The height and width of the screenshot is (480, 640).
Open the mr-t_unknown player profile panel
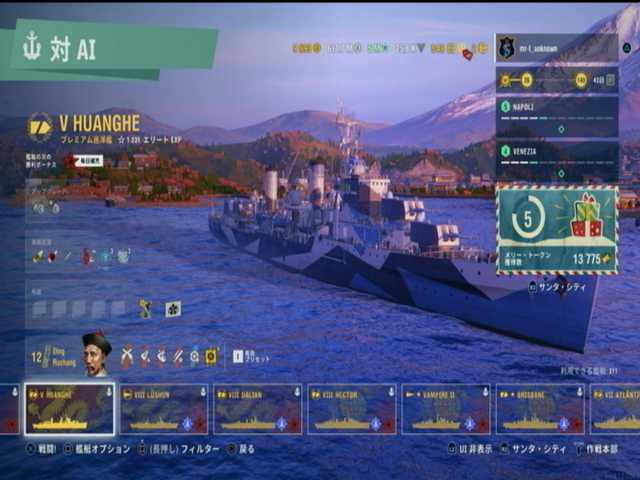[x=556, y=47]
